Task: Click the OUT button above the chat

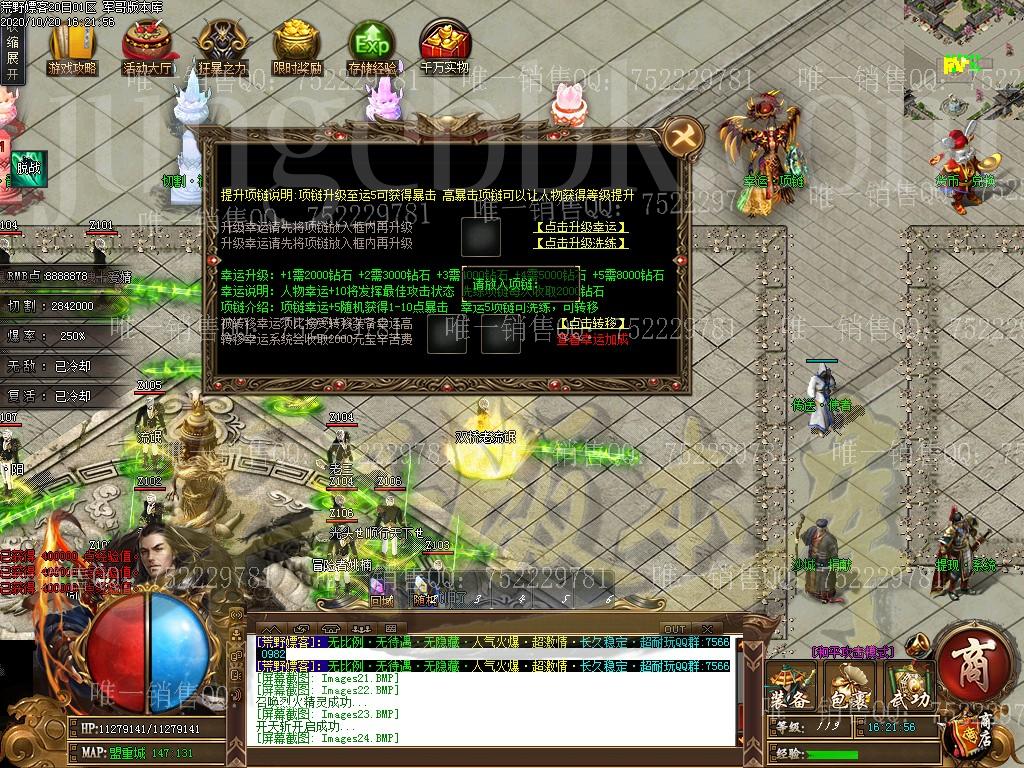Action: (x=676, y=629)
